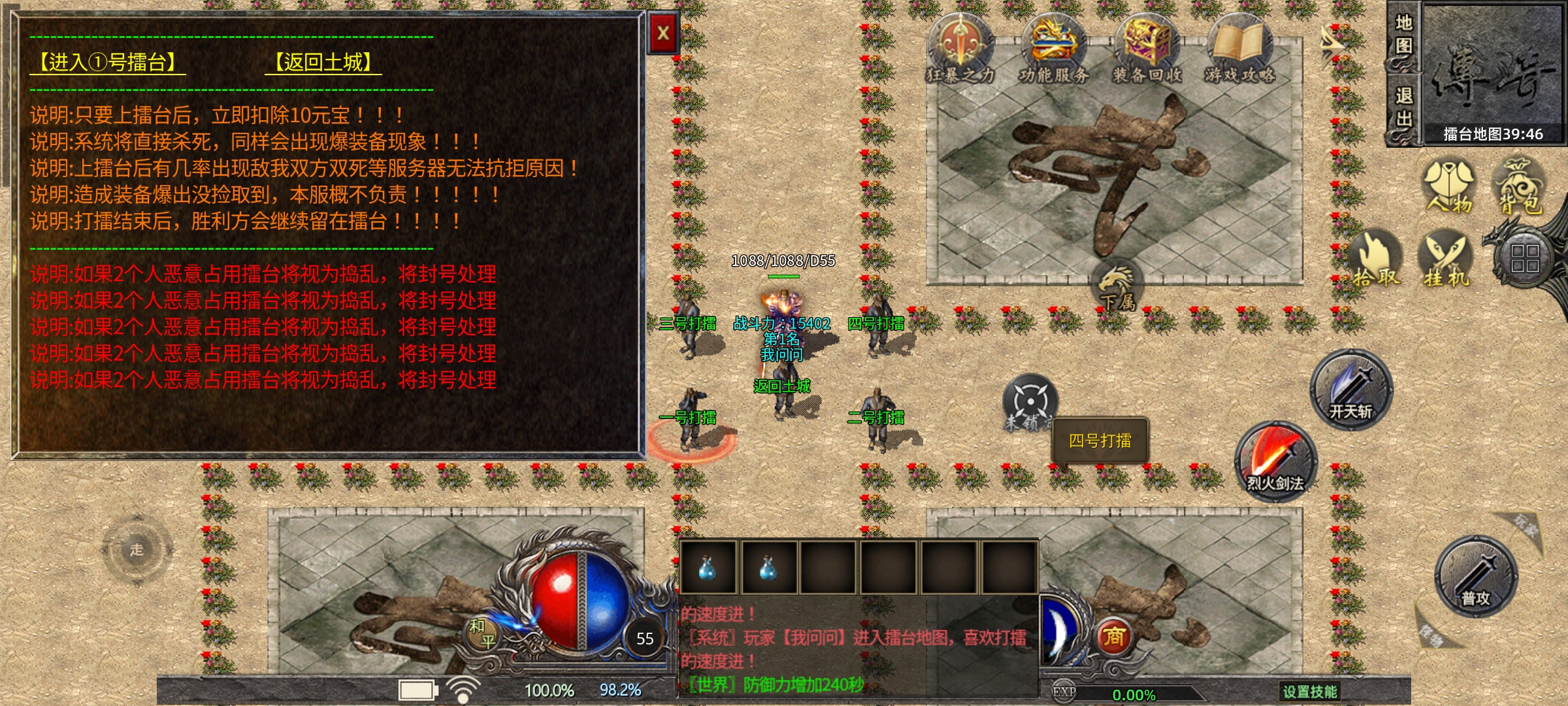Choose the 进入①号擂台 dialog option

tap(108, 63)
